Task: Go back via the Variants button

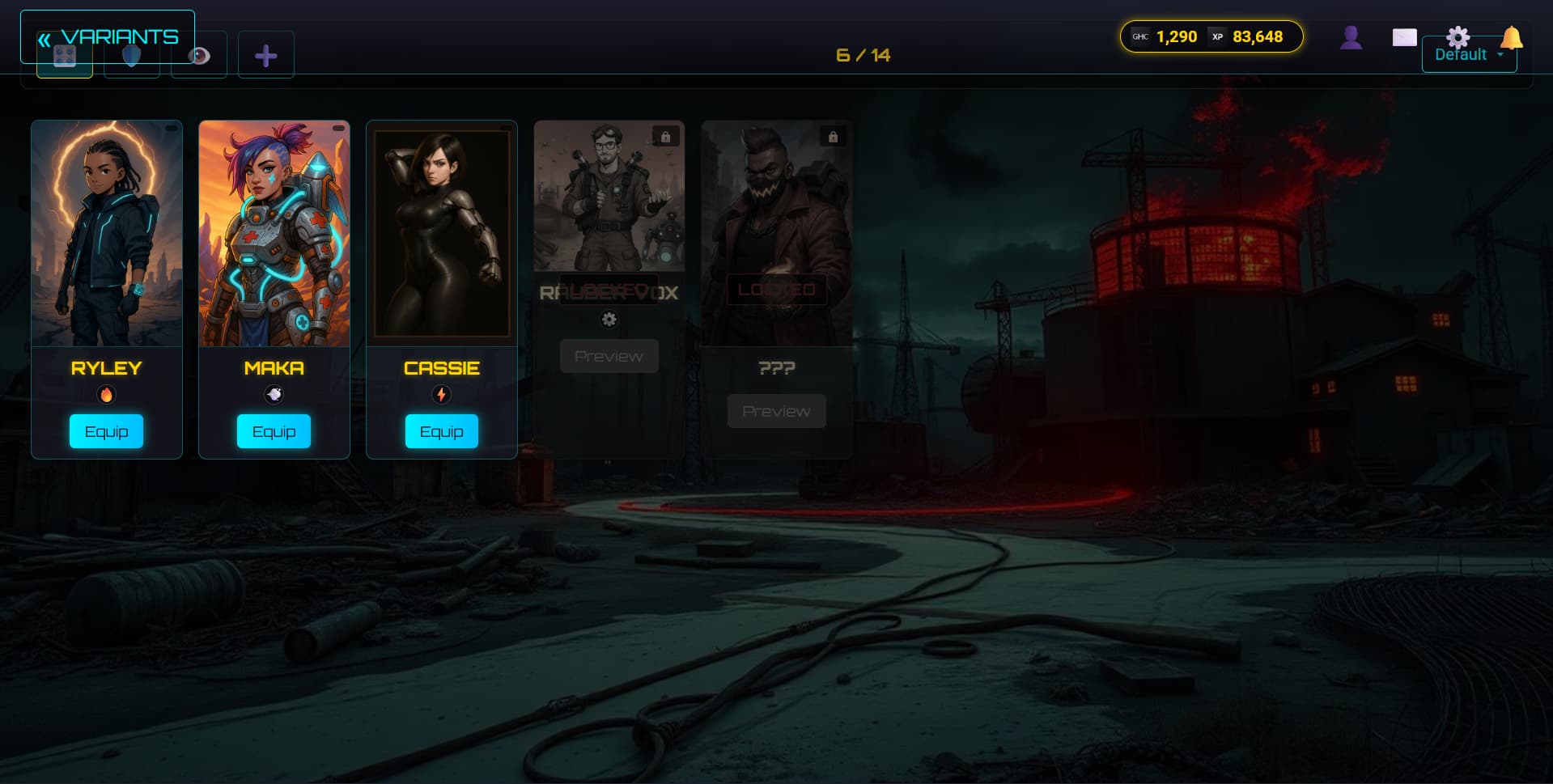Action: [108, 37]
